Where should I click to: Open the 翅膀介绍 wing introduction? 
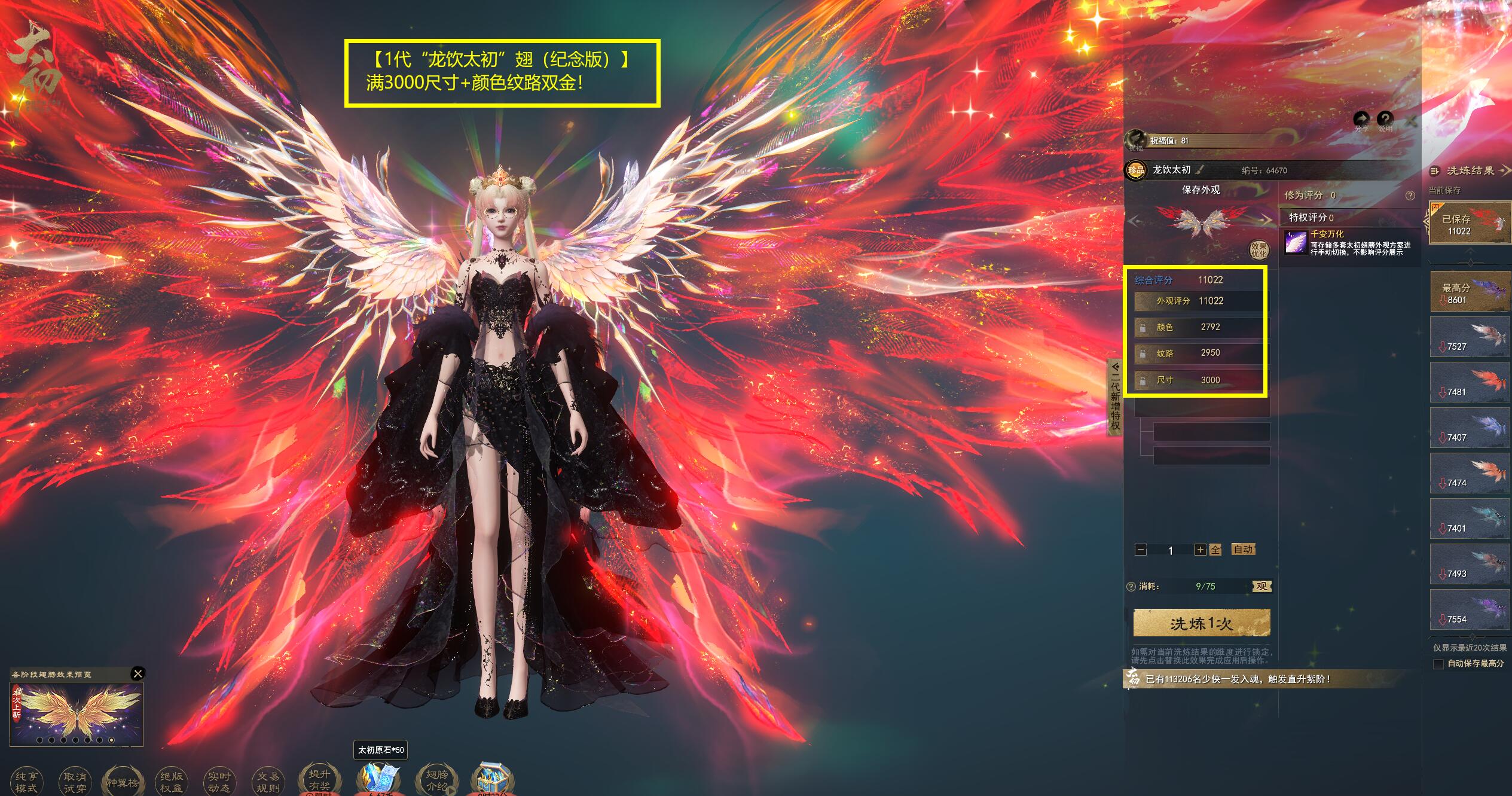(437, 780)
